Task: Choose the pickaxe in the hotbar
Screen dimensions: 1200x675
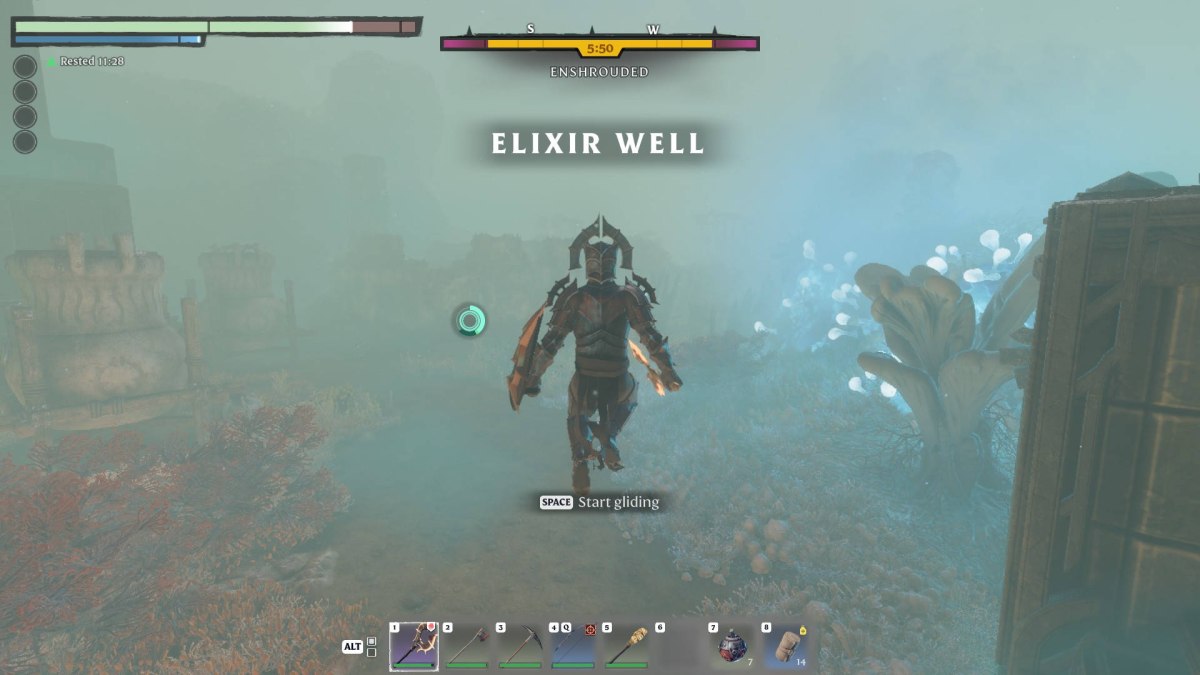Action: [x=520, y=646]
